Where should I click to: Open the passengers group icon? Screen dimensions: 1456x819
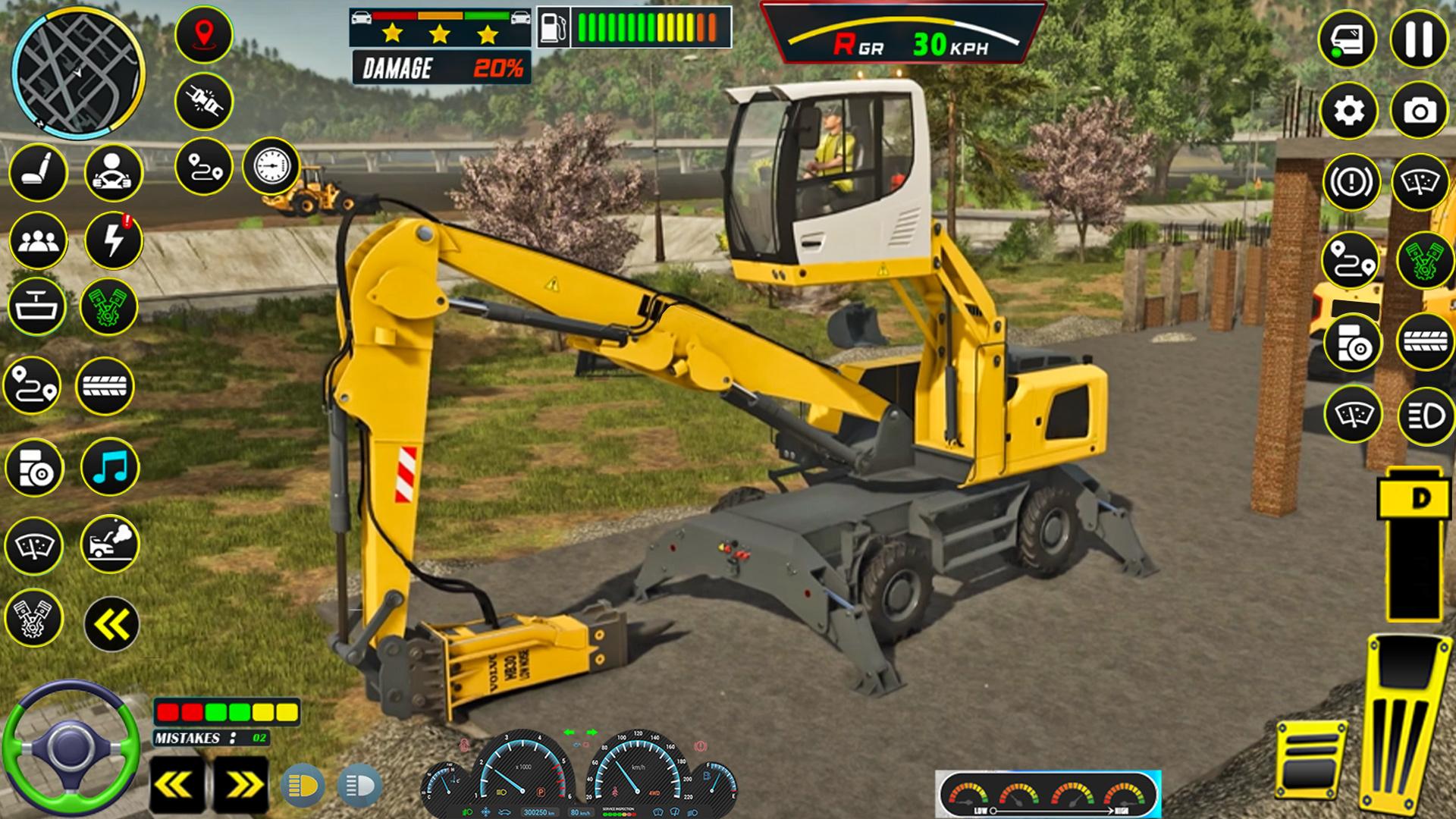pos(37,241)
